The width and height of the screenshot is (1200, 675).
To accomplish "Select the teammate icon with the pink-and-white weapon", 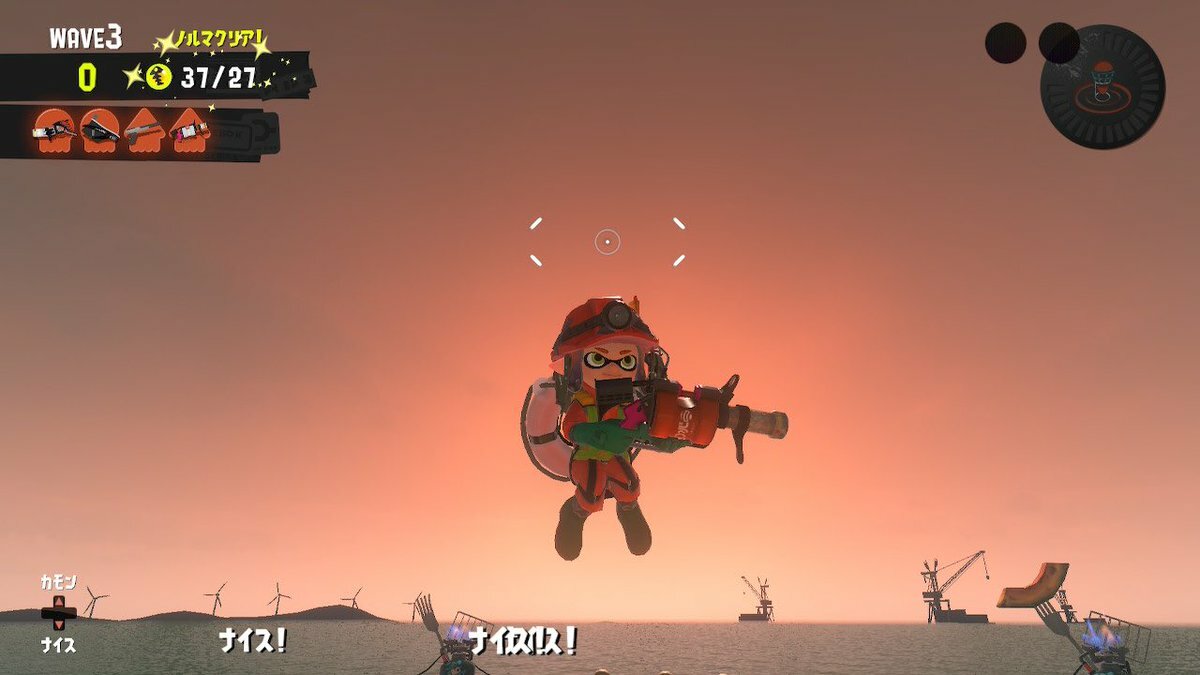I will point(190,130).
